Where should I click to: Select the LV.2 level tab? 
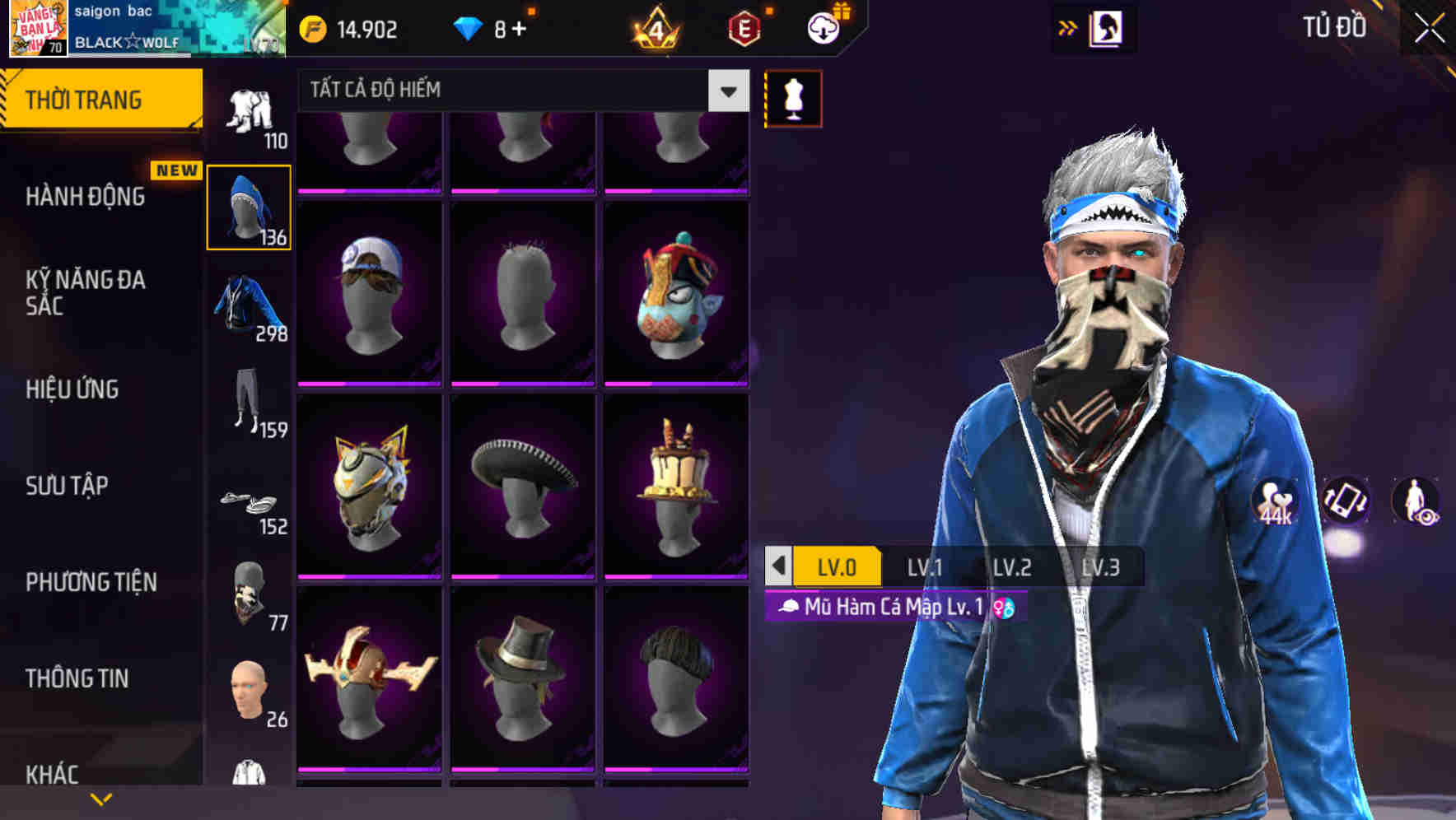tap(1015, 566)
